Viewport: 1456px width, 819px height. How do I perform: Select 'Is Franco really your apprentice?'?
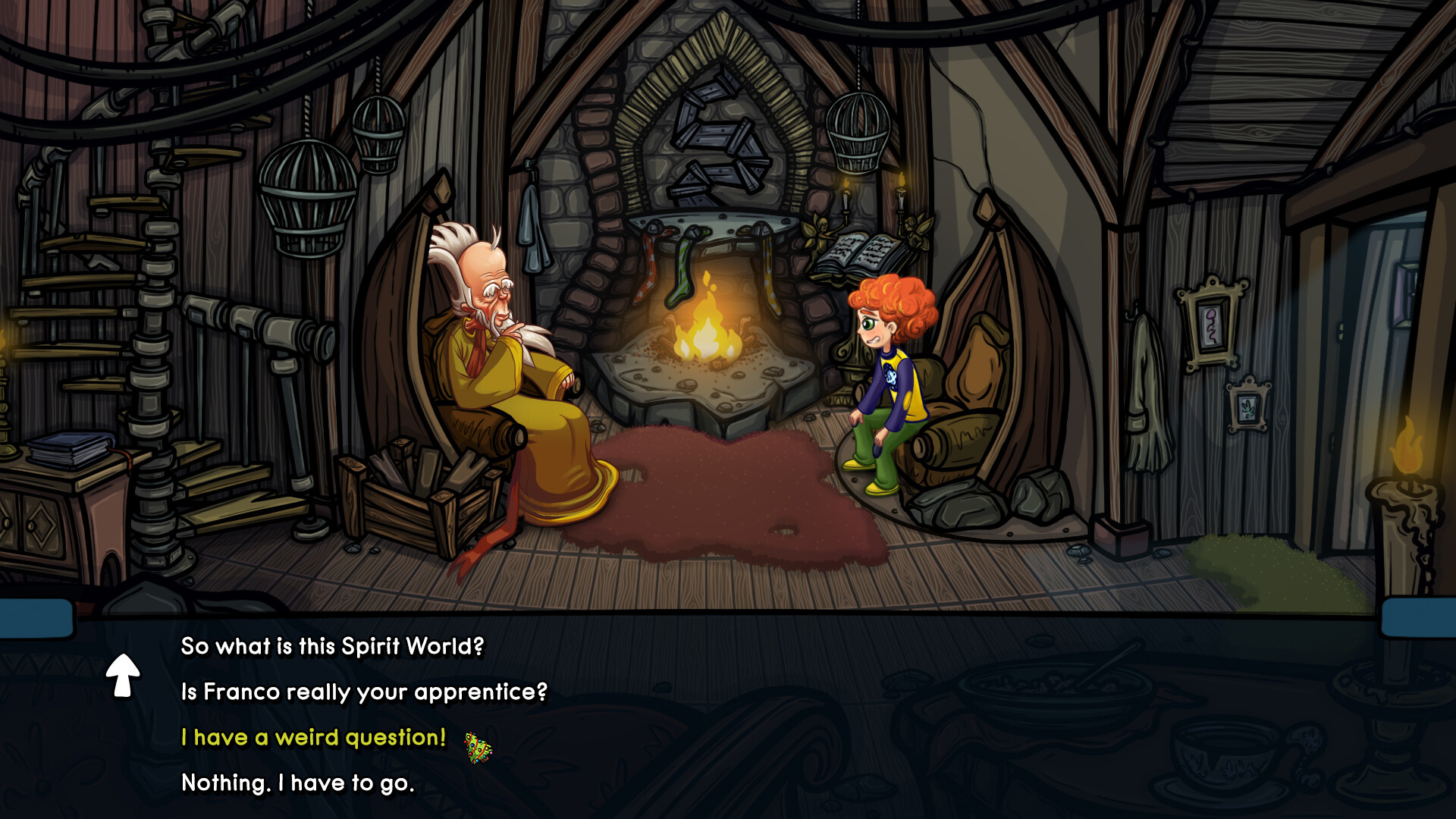[x=364, y=692]
